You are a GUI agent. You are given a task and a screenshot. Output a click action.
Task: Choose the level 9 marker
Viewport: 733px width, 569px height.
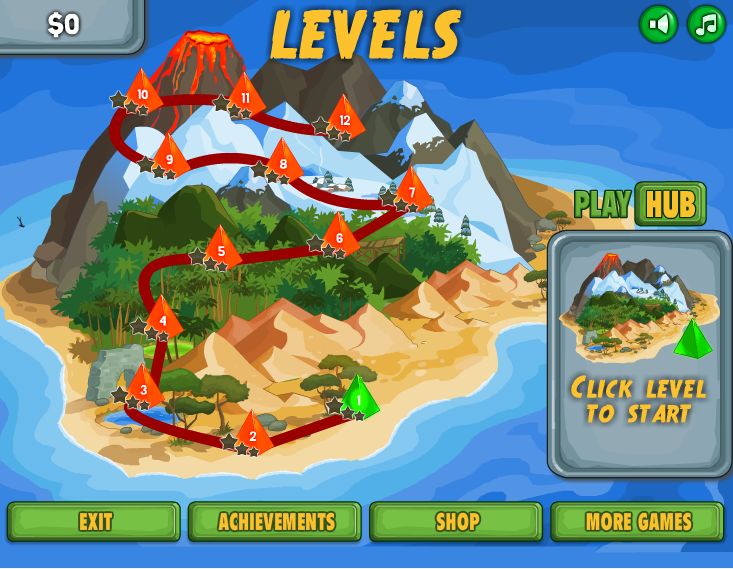(x=170, y=158)
